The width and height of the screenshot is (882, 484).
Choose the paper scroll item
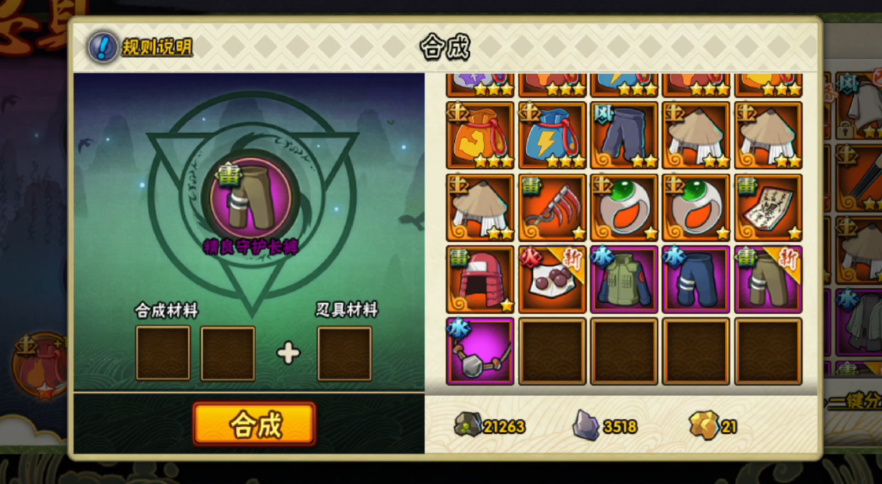point(768,207)
